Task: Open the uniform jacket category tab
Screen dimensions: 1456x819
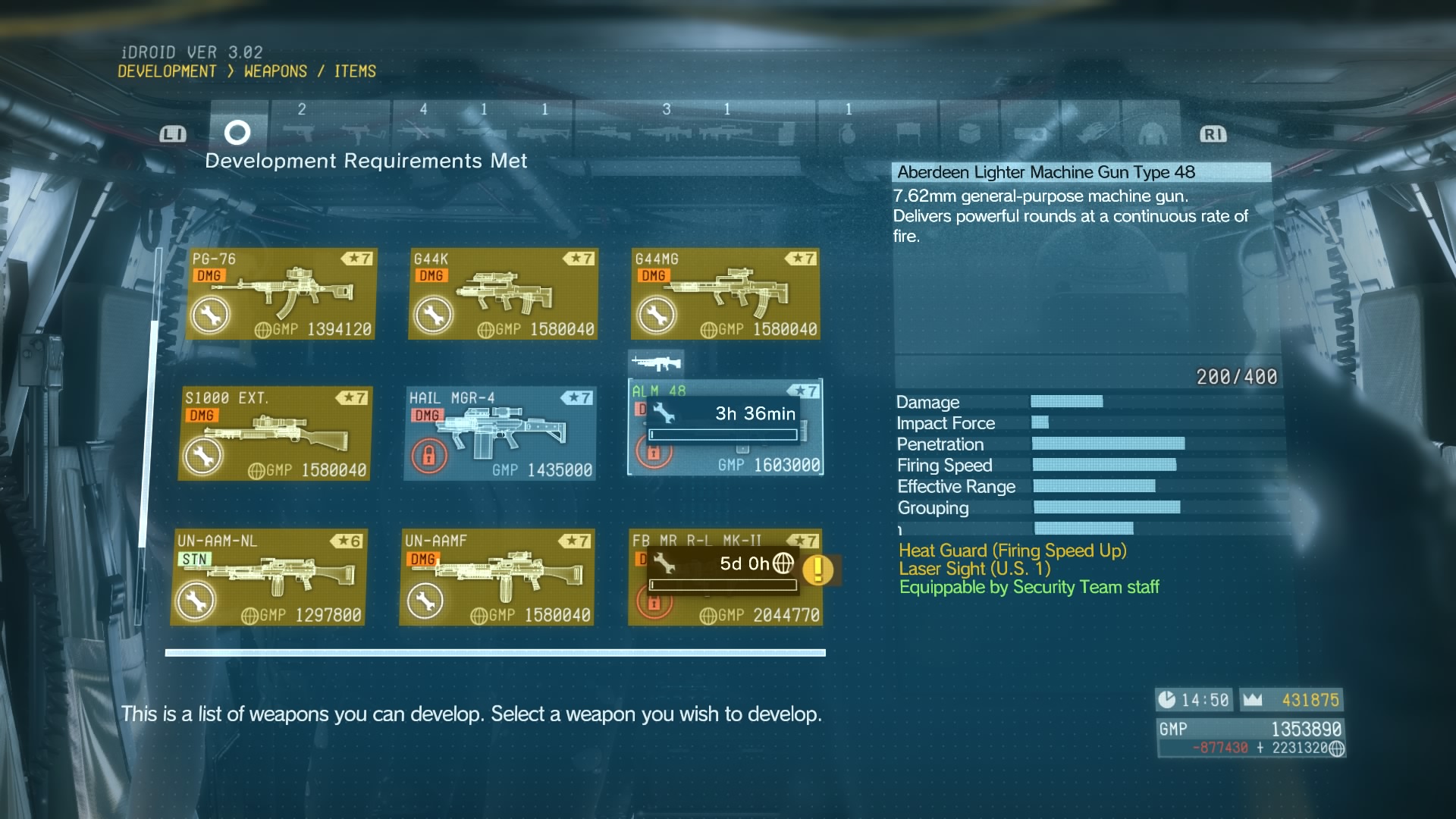Action: tap(1152, 134)
